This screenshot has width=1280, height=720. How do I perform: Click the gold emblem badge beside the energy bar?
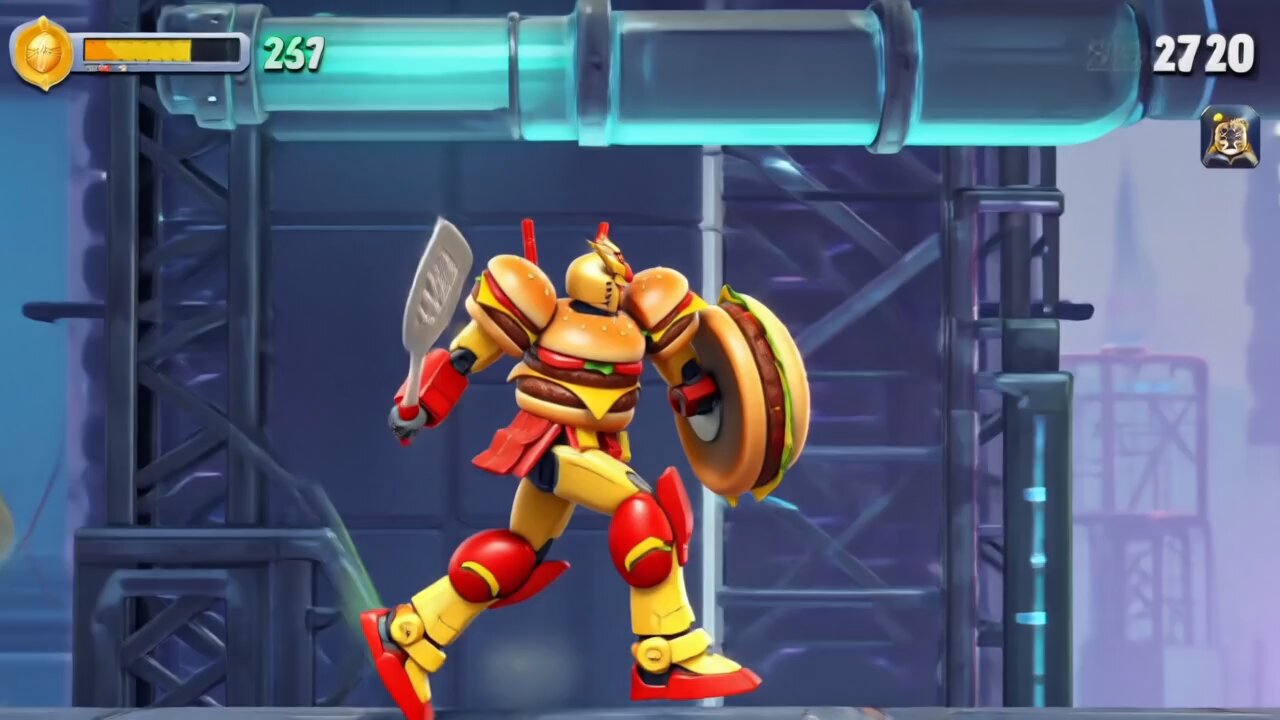tap(41, 52)
